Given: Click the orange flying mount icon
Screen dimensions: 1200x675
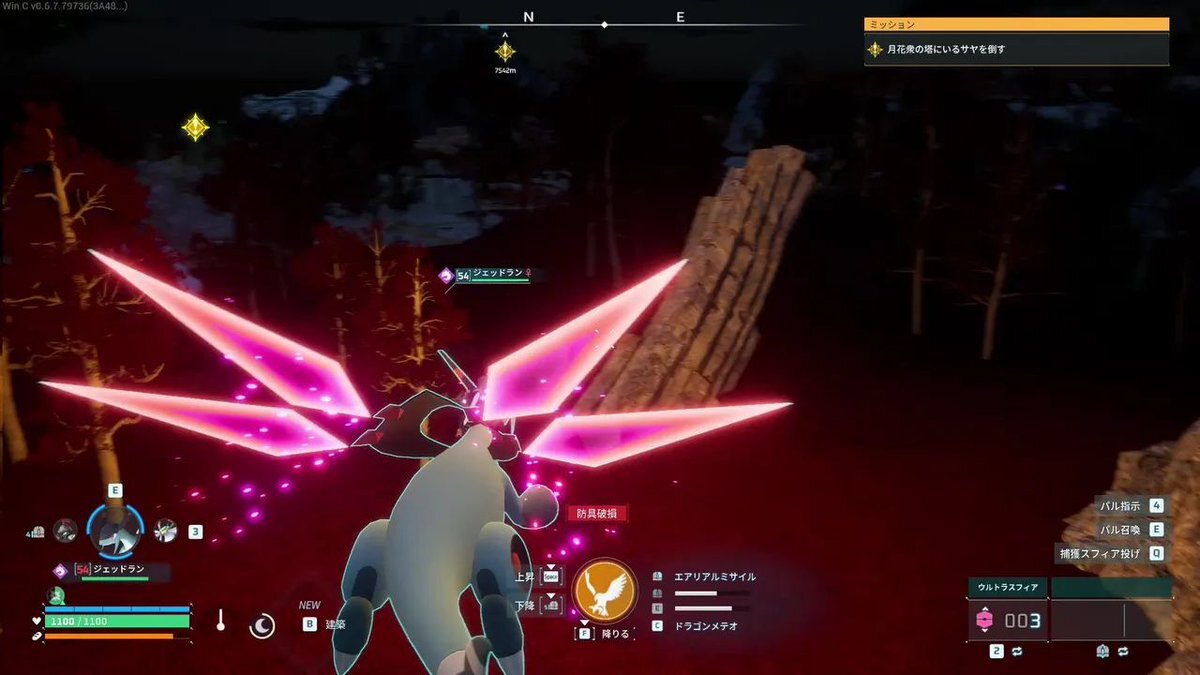Looking at the screenshot, I should pos(605,589).
